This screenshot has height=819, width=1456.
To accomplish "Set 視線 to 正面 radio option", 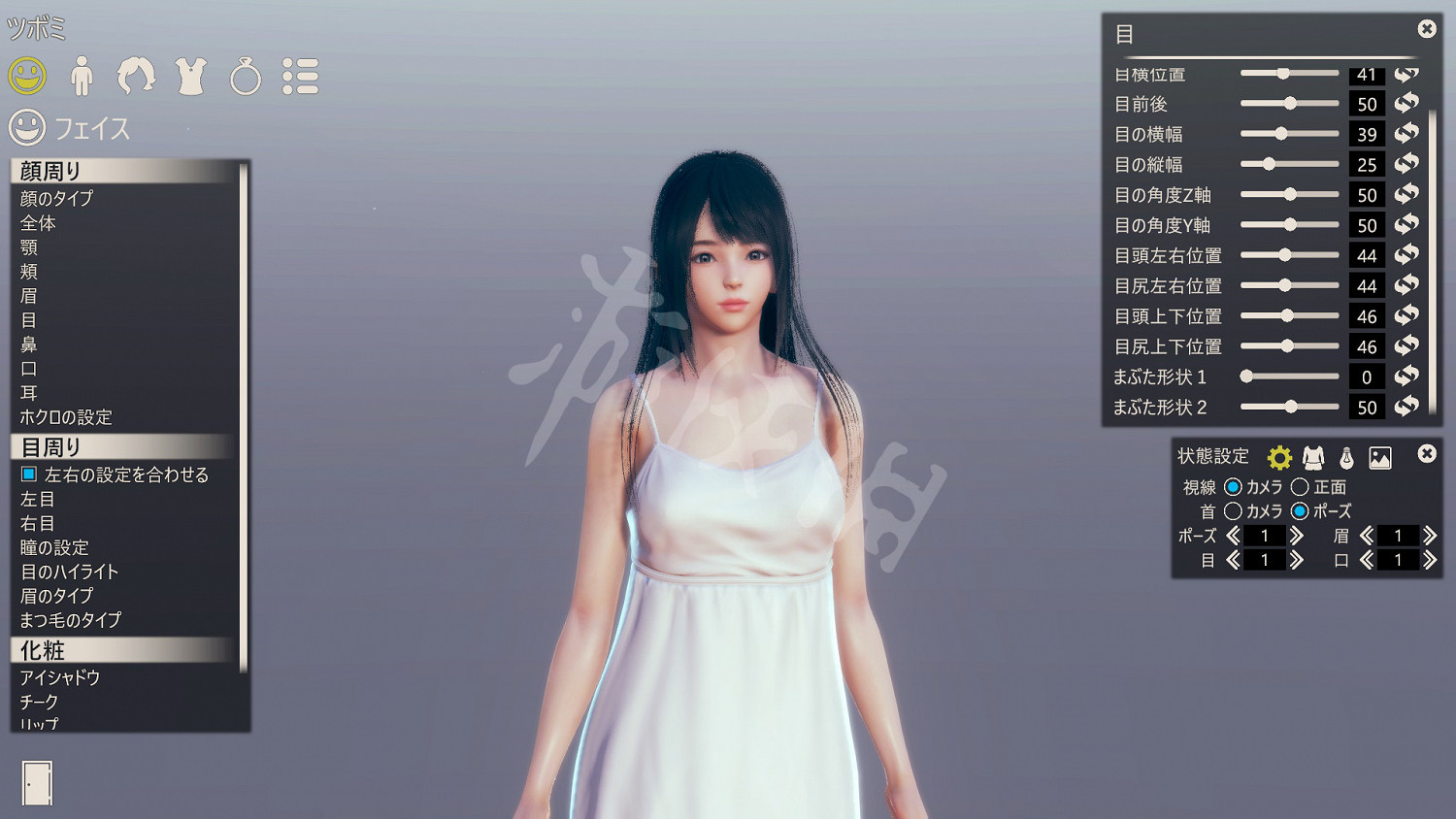I will point(1301,487).
